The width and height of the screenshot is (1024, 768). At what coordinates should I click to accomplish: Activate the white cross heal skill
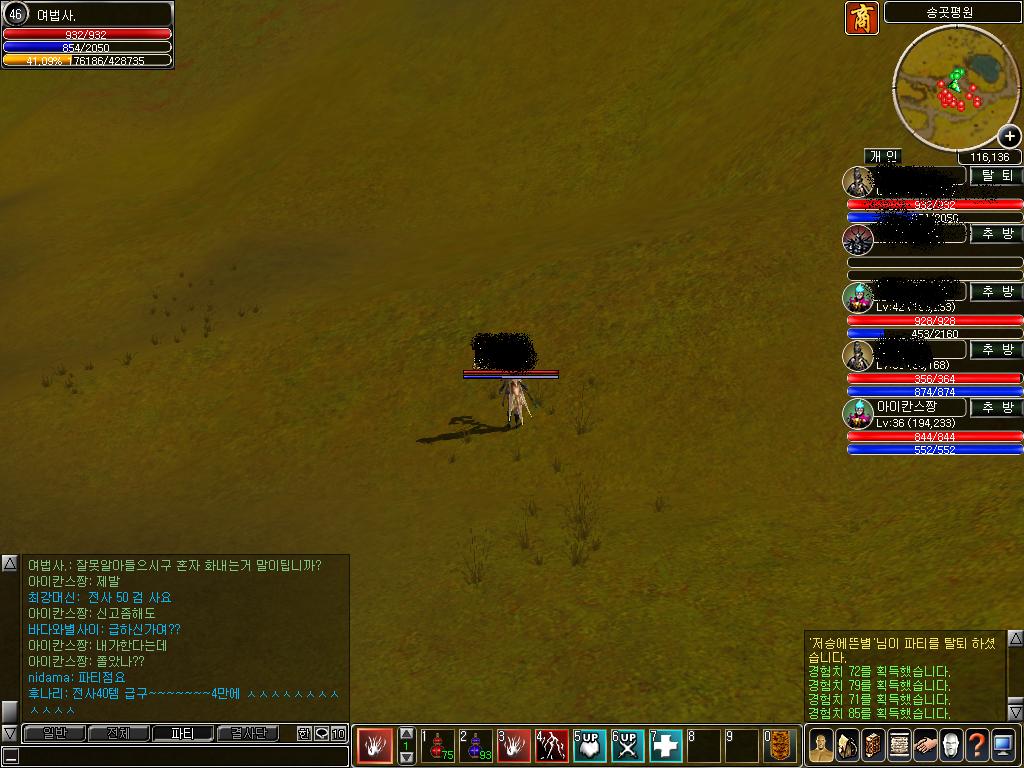tap(666, 746)
